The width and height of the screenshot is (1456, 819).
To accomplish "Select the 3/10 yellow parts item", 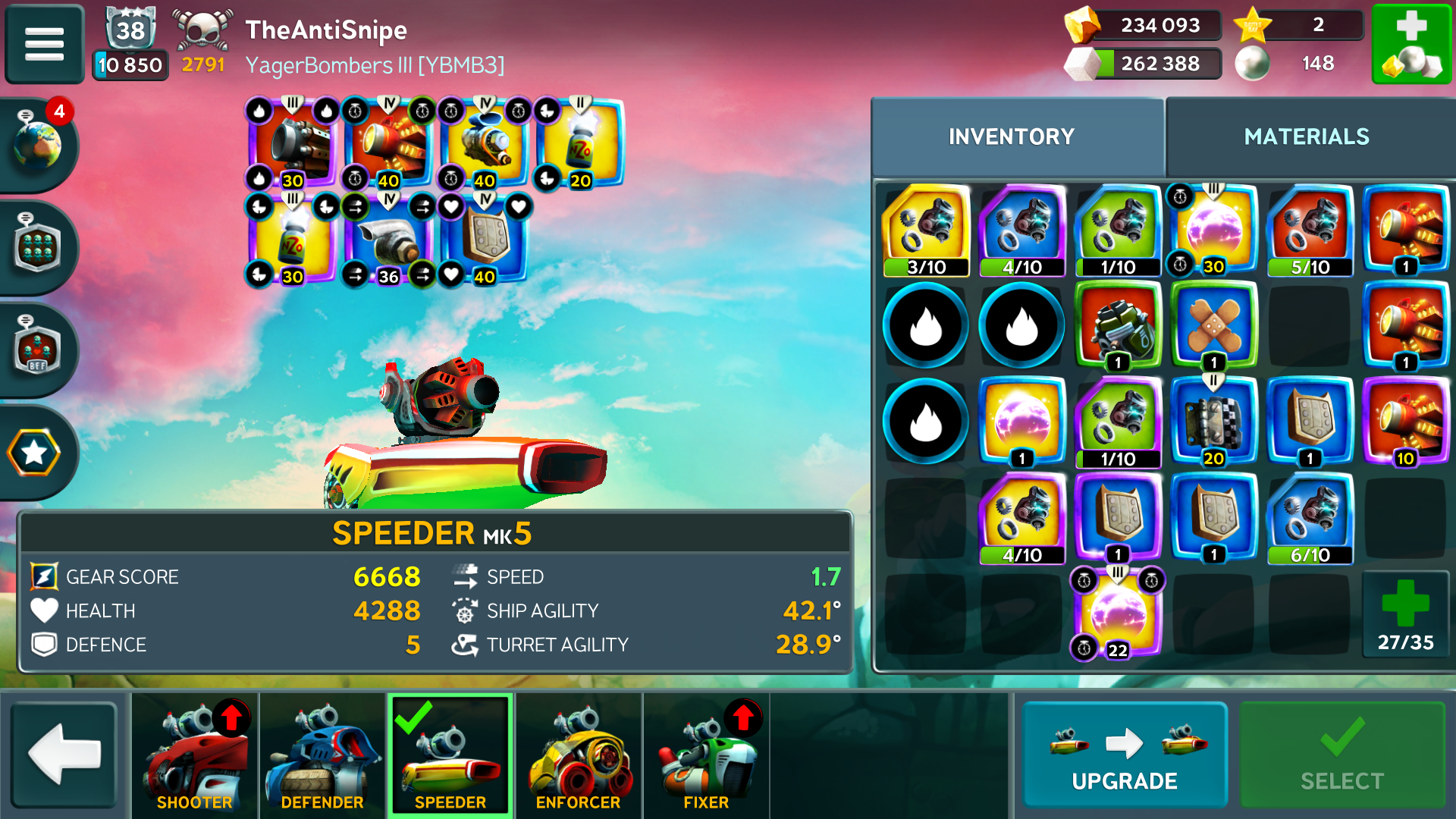I will pyautogui.click(x=926, y=230).
